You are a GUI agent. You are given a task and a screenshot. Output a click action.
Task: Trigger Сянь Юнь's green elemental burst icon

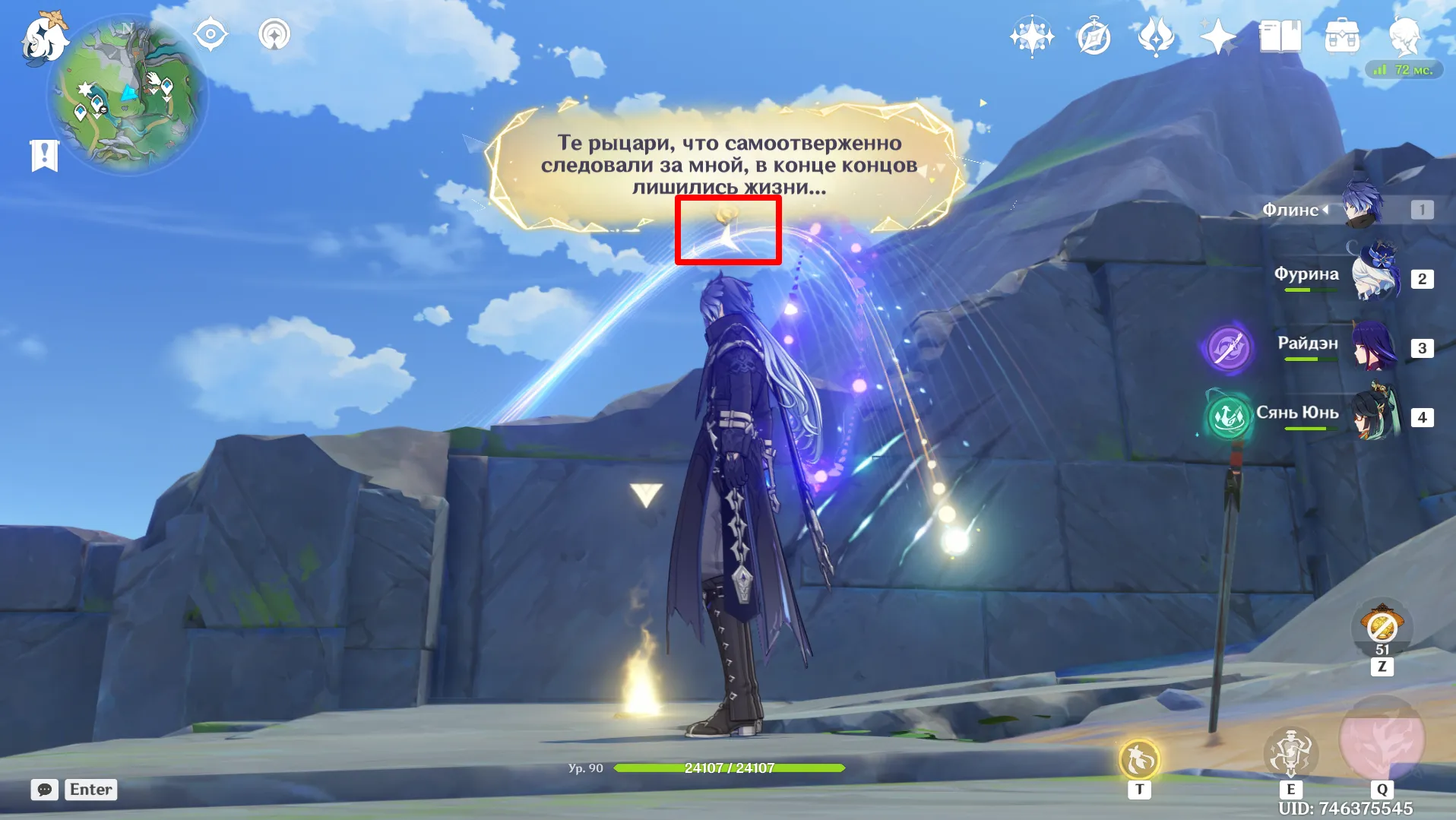point(1227,418)
